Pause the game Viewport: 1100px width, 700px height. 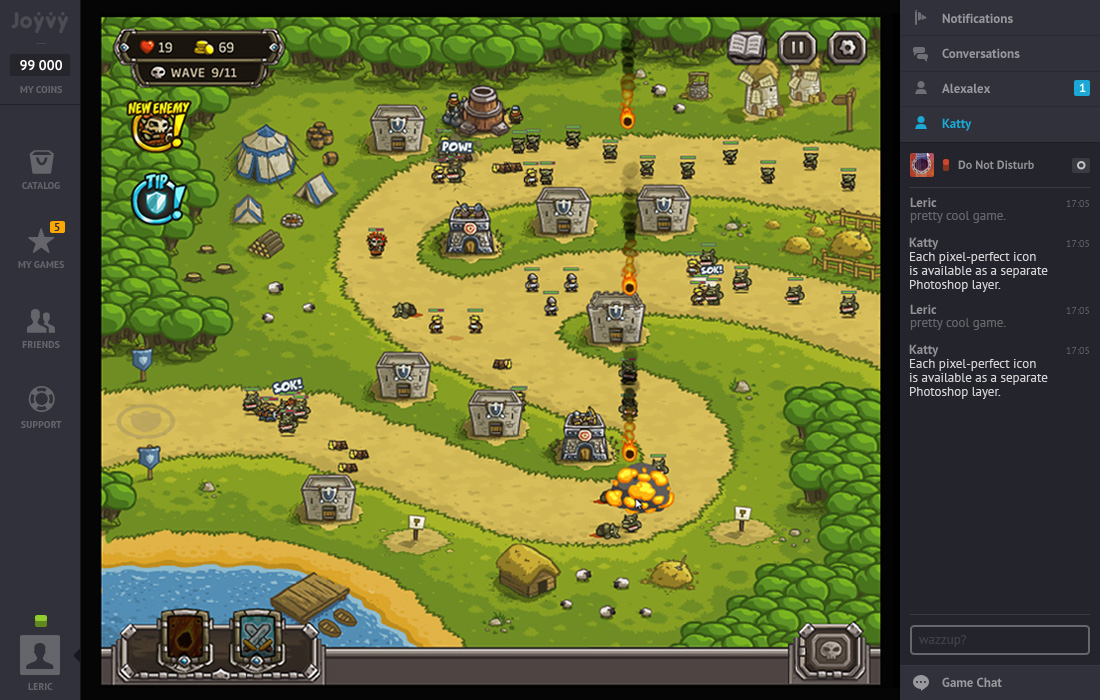coord(797,46)
